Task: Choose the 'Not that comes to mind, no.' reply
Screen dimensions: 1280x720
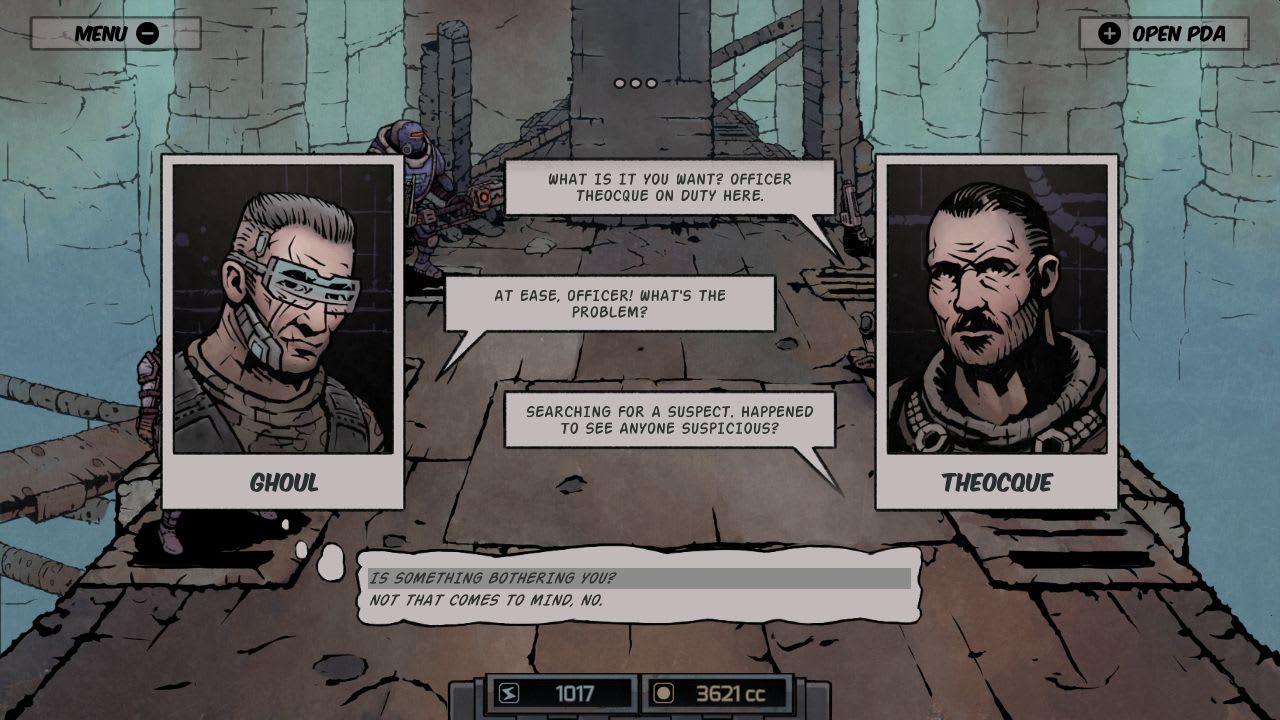Action: 490,598
